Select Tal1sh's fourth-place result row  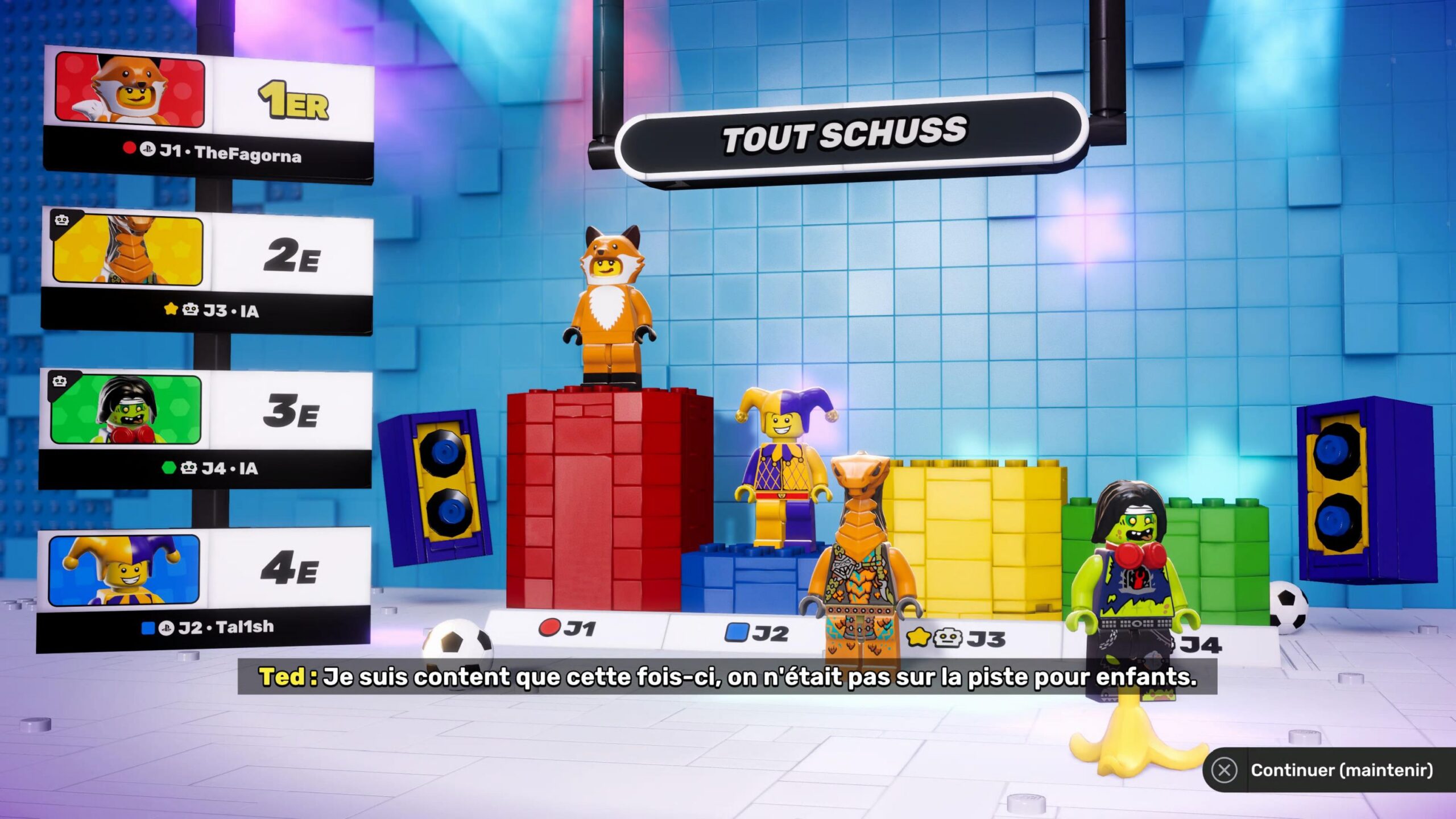tap(204, 589)
